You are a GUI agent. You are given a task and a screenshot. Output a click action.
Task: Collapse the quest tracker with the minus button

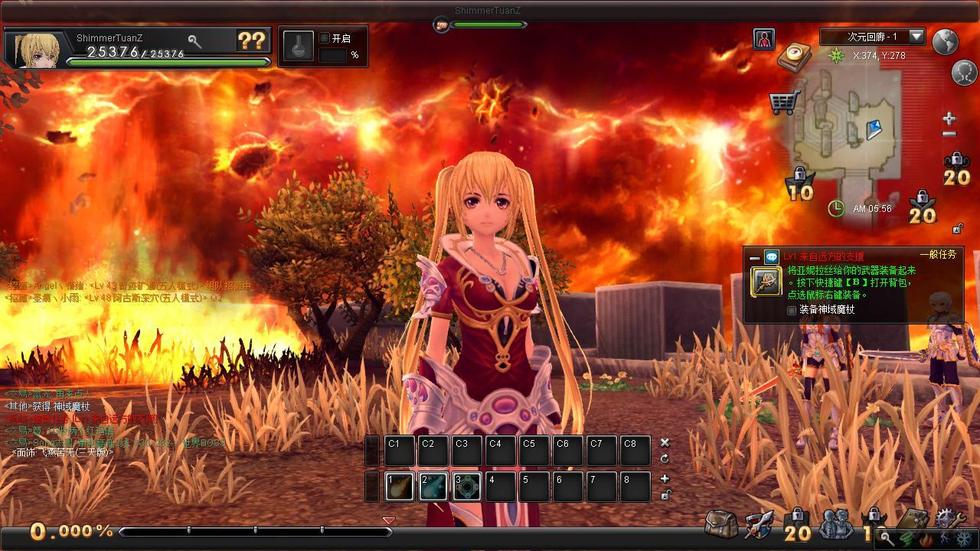[755, 257]
